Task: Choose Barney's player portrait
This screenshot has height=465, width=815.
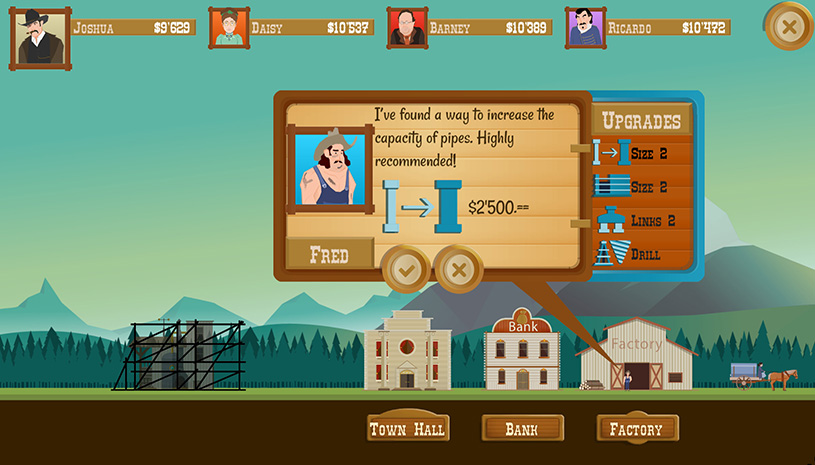Action: click(407, 28)
